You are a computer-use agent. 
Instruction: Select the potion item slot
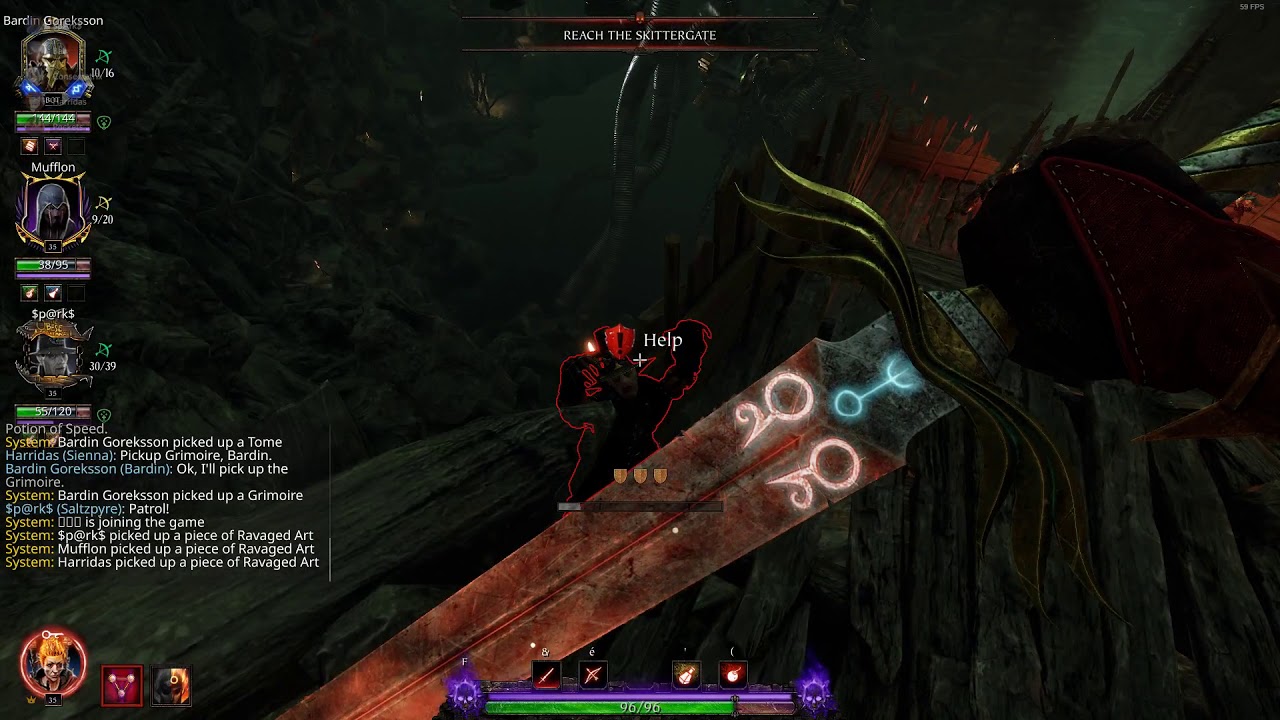pyautogui.click(x=686, y=676)
